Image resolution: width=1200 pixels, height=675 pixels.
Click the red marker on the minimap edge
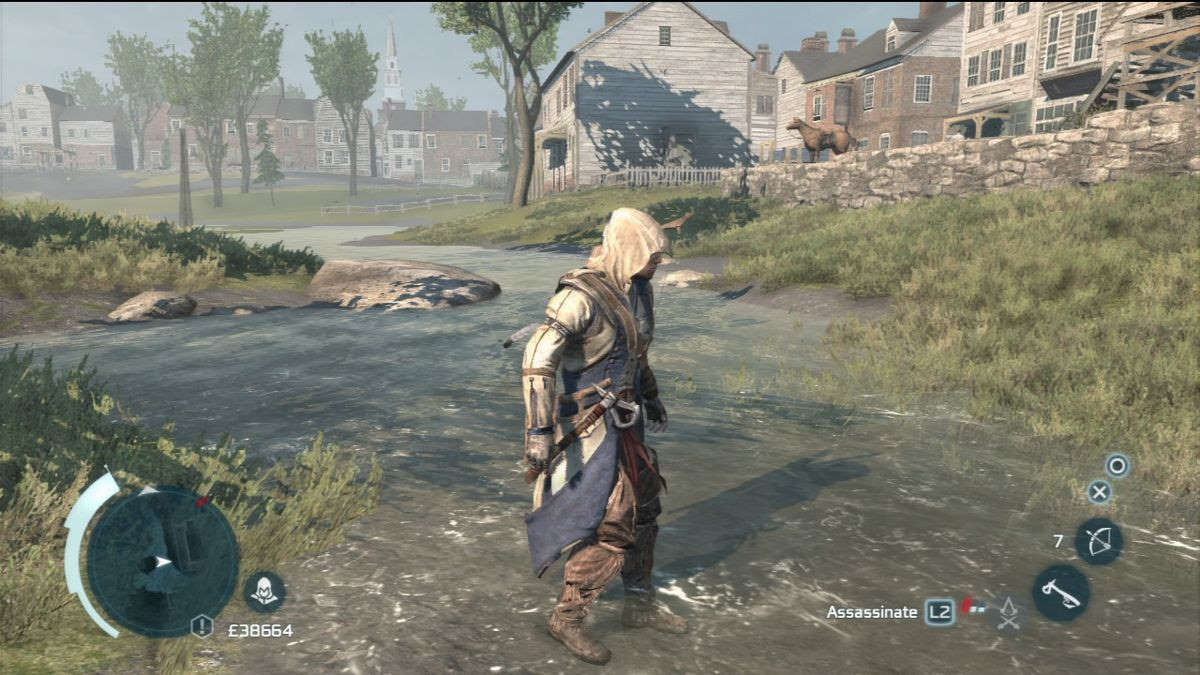[204, 500]
